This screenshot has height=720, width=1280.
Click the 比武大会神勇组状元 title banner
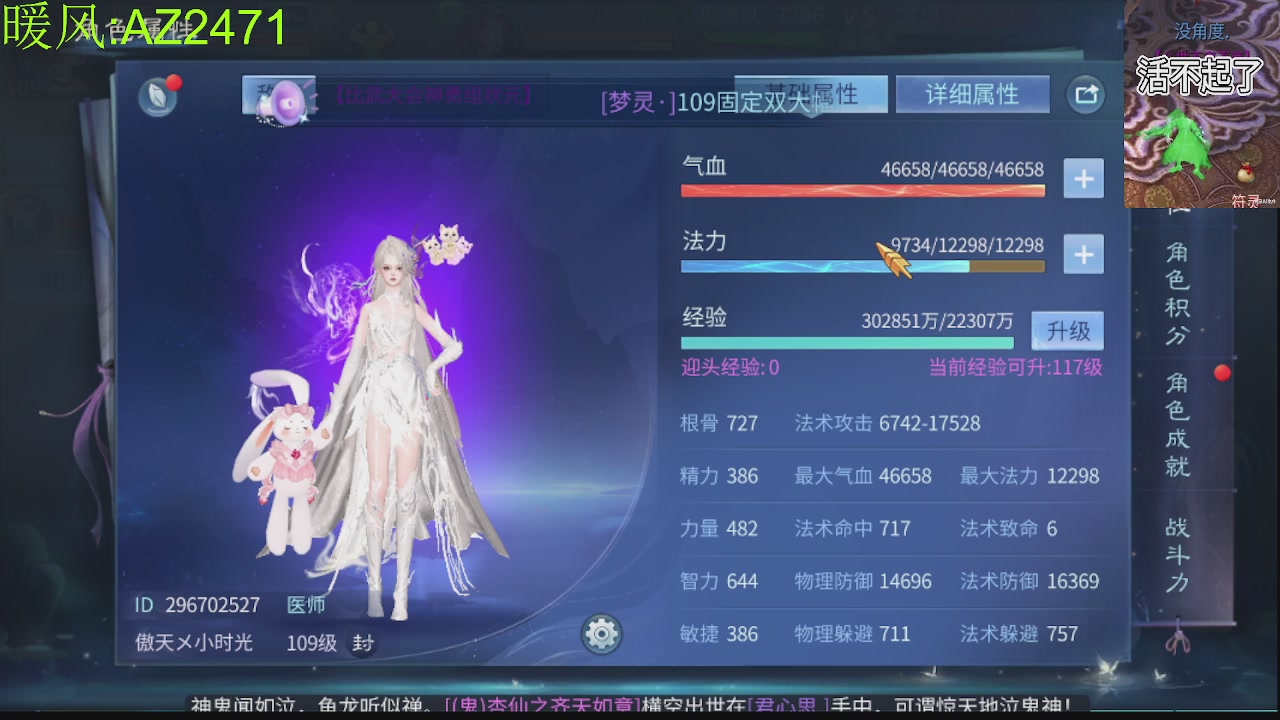(x=435, y=95)
